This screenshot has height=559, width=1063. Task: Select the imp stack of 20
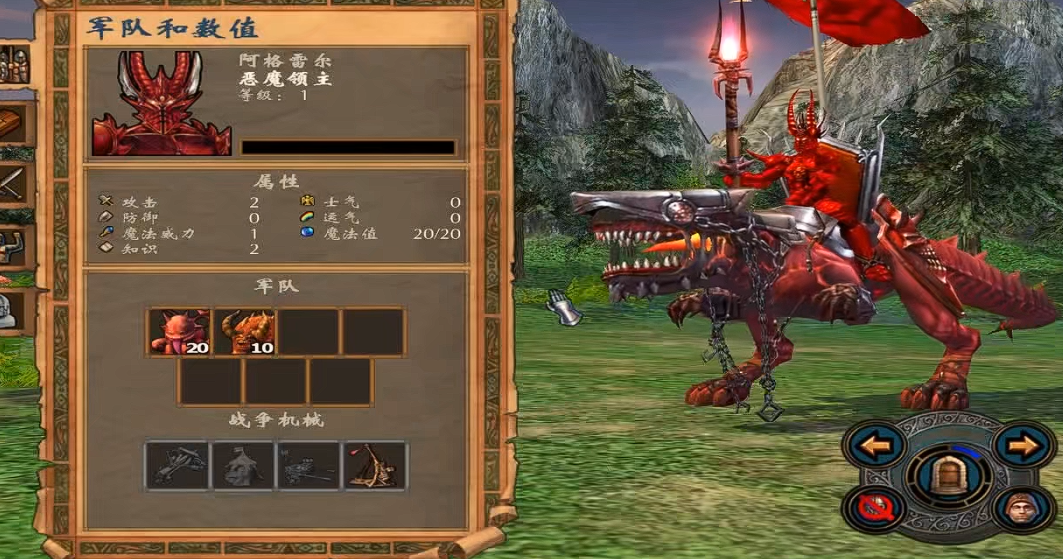179,332
